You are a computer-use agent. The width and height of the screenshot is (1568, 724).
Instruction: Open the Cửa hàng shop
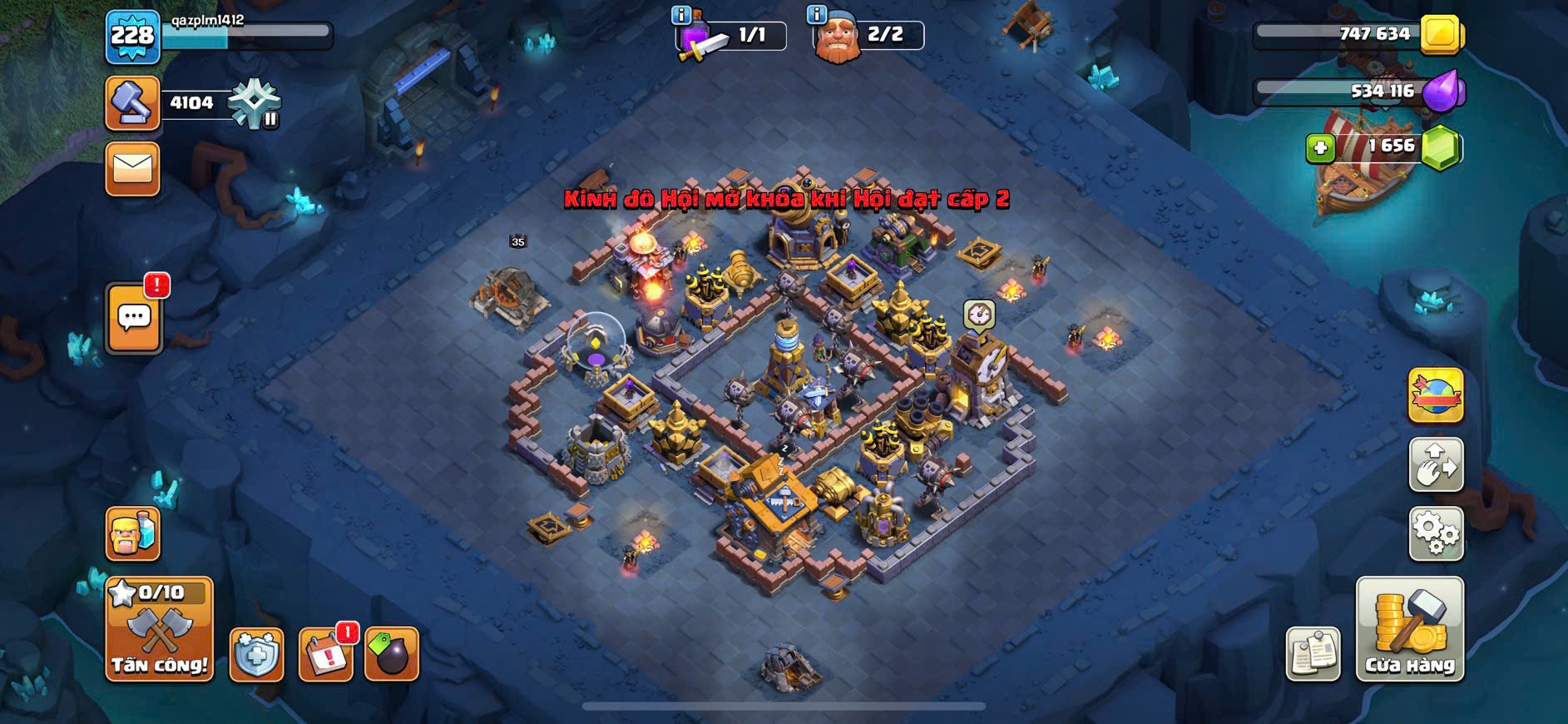point(1410,629)
